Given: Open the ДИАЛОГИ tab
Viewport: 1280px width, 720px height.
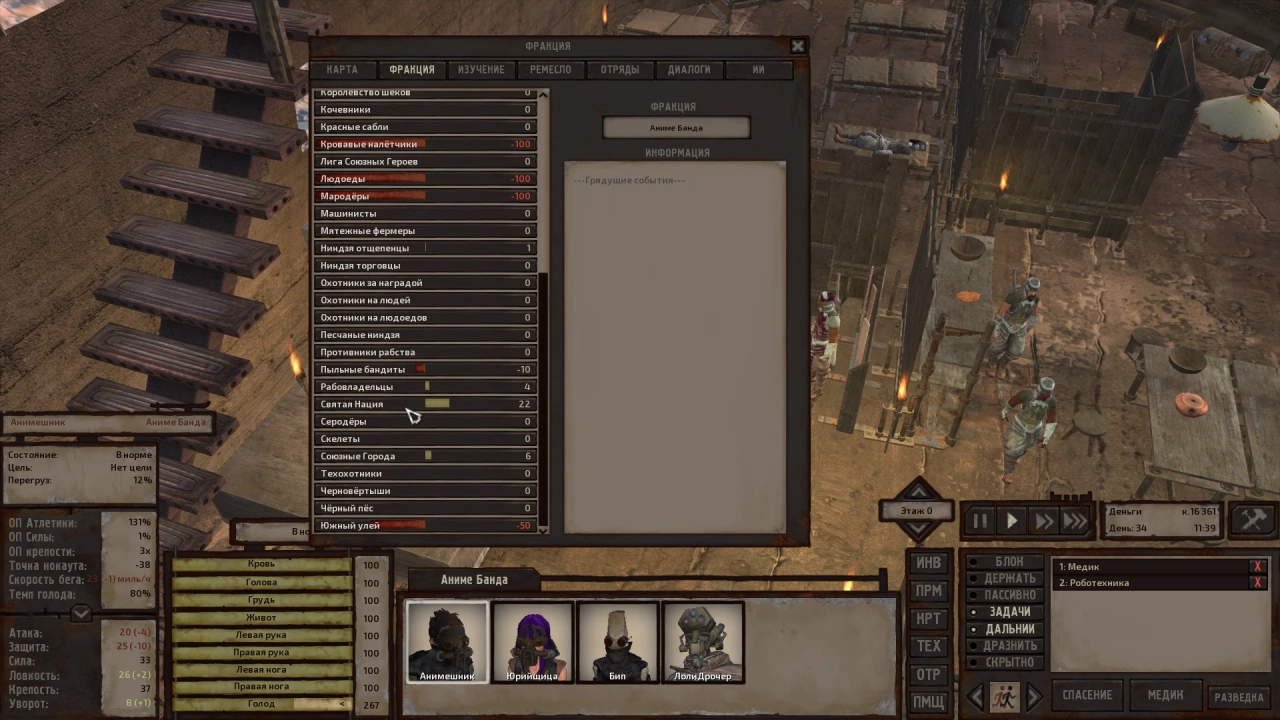Looking at the screenshot, I should [x=689, y=70].
